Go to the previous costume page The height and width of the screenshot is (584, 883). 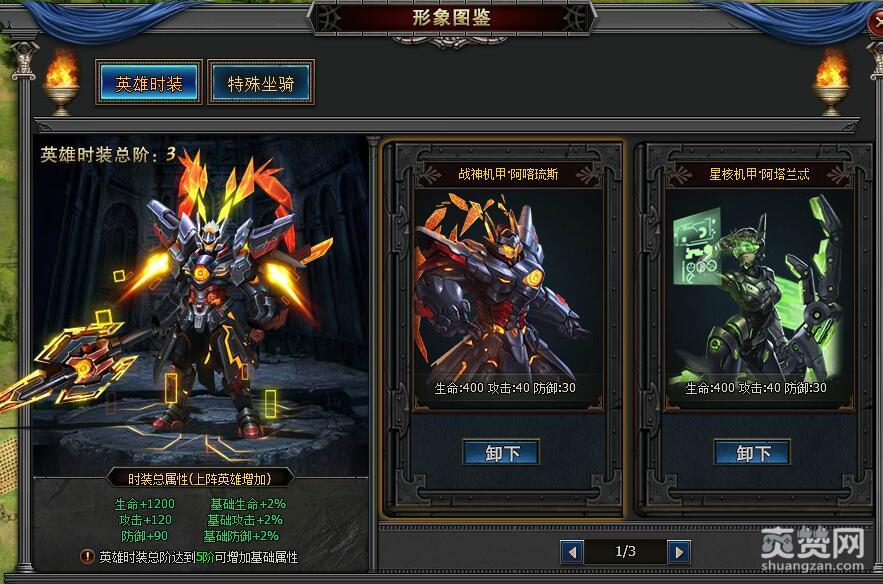(572, 551)
